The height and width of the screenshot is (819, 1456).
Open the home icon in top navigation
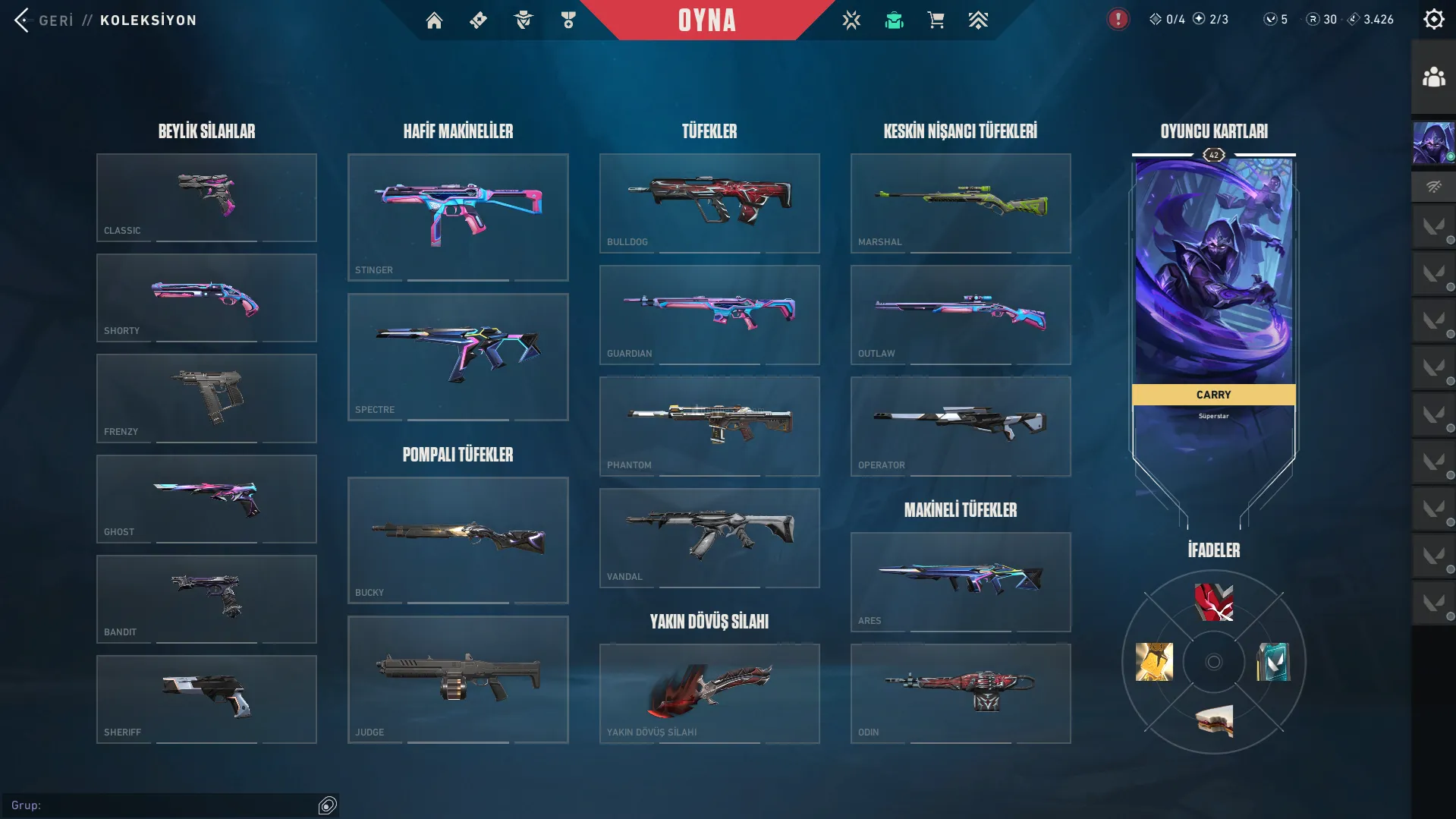click(x=434, y=20)
